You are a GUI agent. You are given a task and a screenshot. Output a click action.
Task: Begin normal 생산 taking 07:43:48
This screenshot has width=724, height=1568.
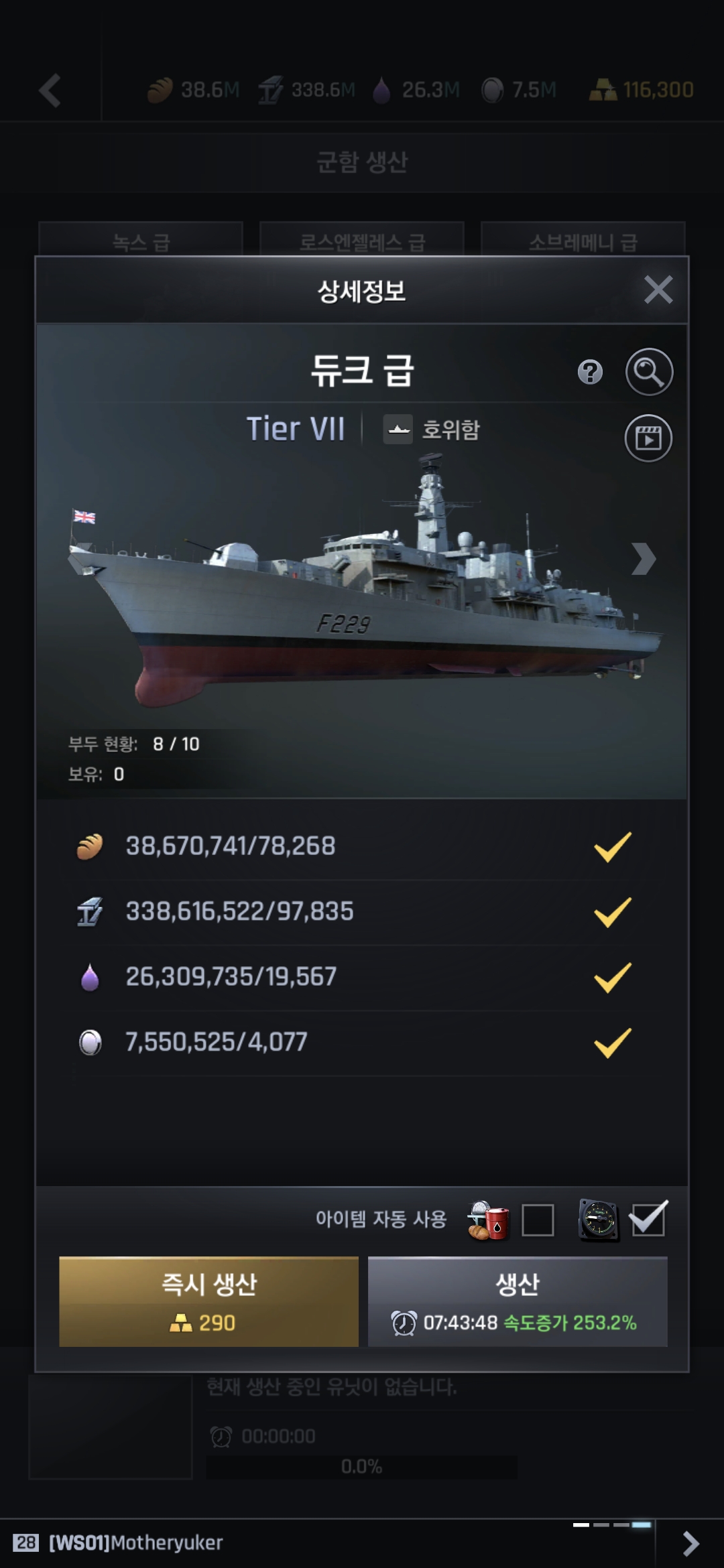518,1301
